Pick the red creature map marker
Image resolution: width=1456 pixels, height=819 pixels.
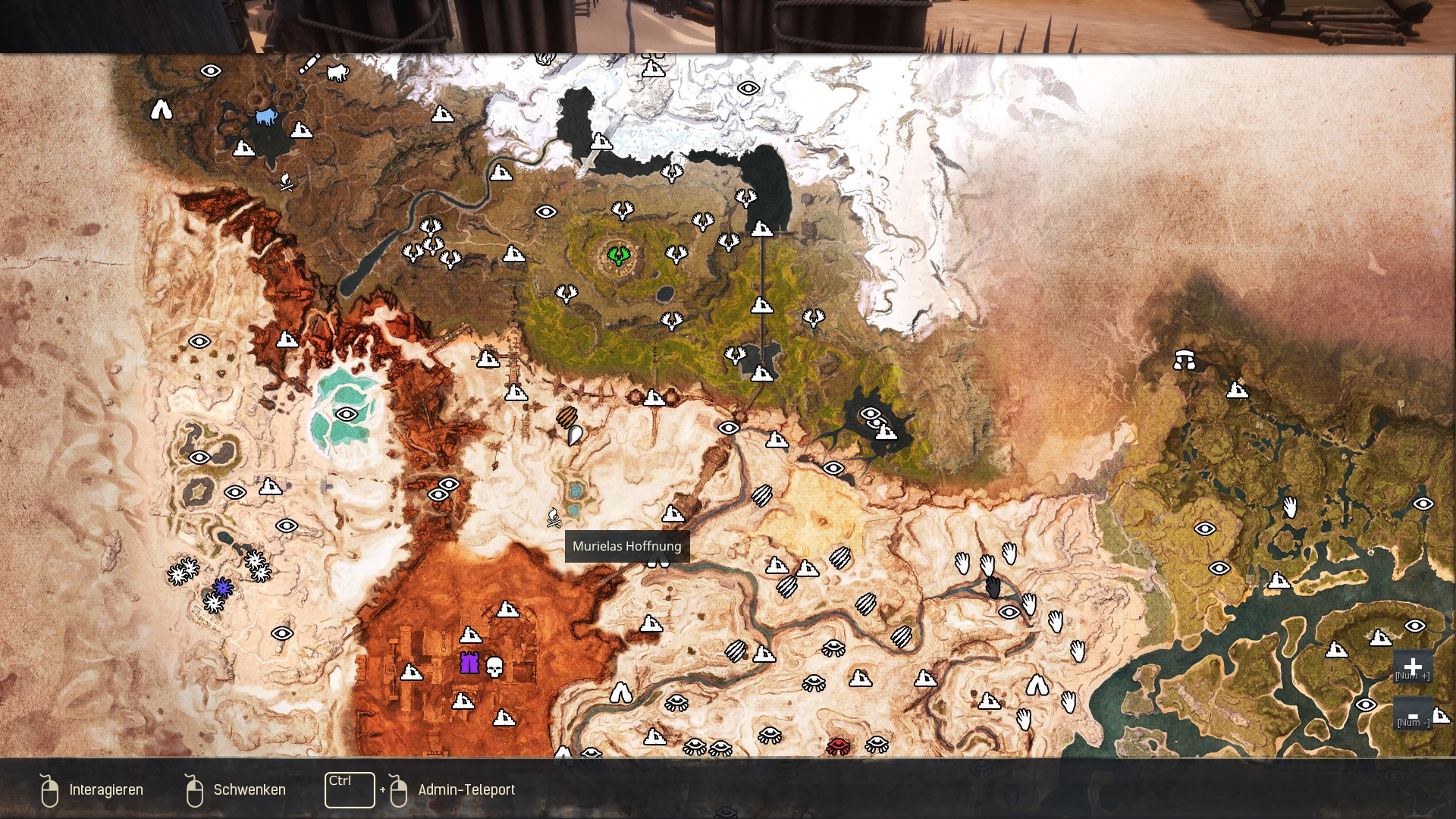[838, 746]
